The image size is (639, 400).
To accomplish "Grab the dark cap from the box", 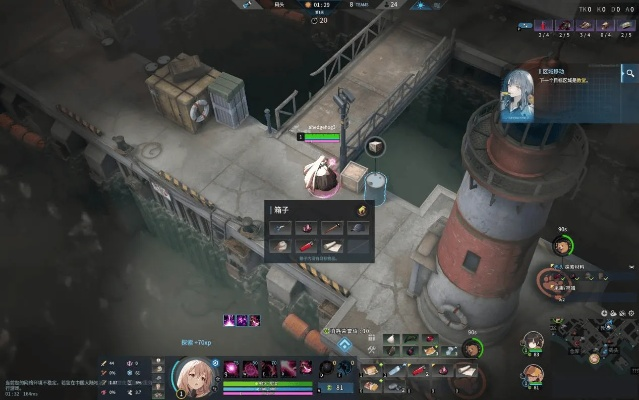I will point(358,228).
